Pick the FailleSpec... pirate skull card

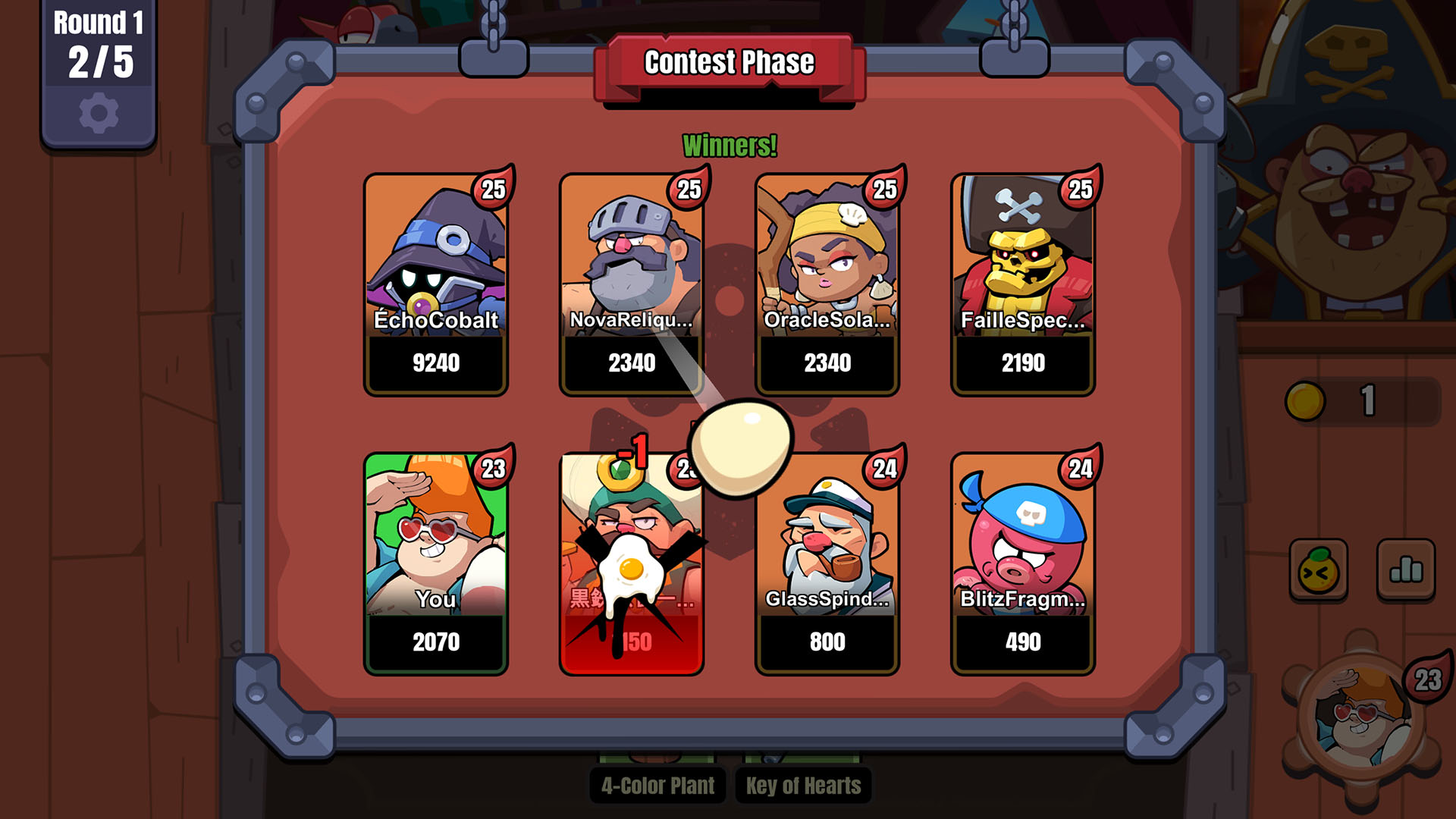pos(1023,284)
